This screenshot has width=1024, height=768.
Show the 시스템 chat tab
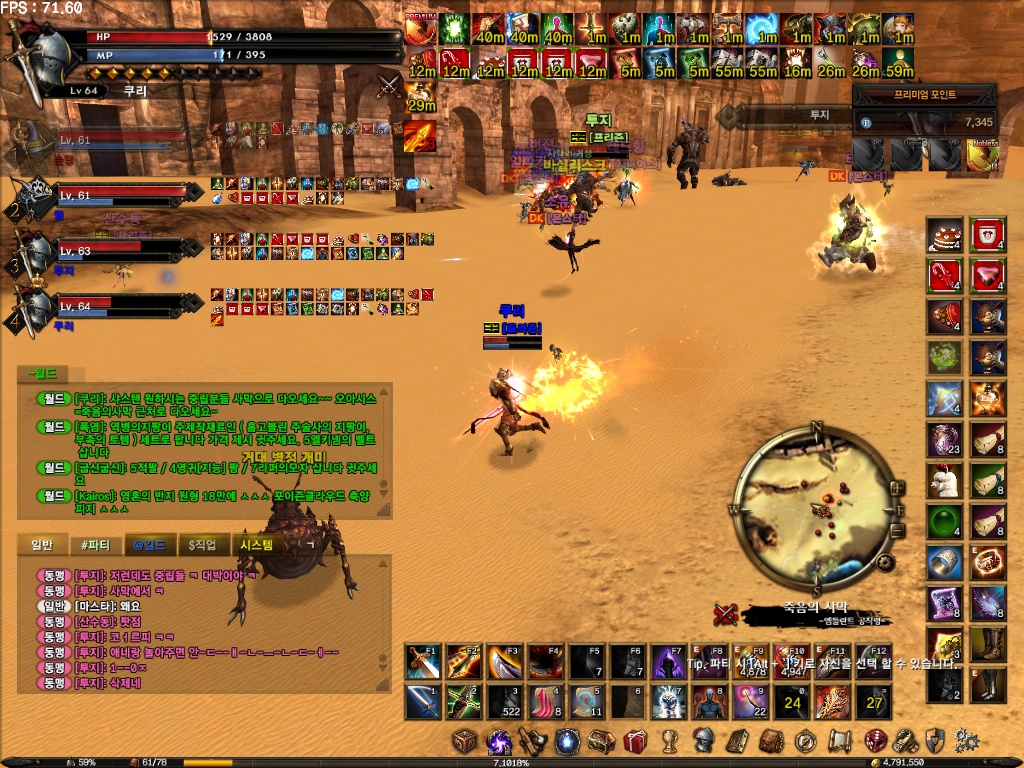(258, 545)
